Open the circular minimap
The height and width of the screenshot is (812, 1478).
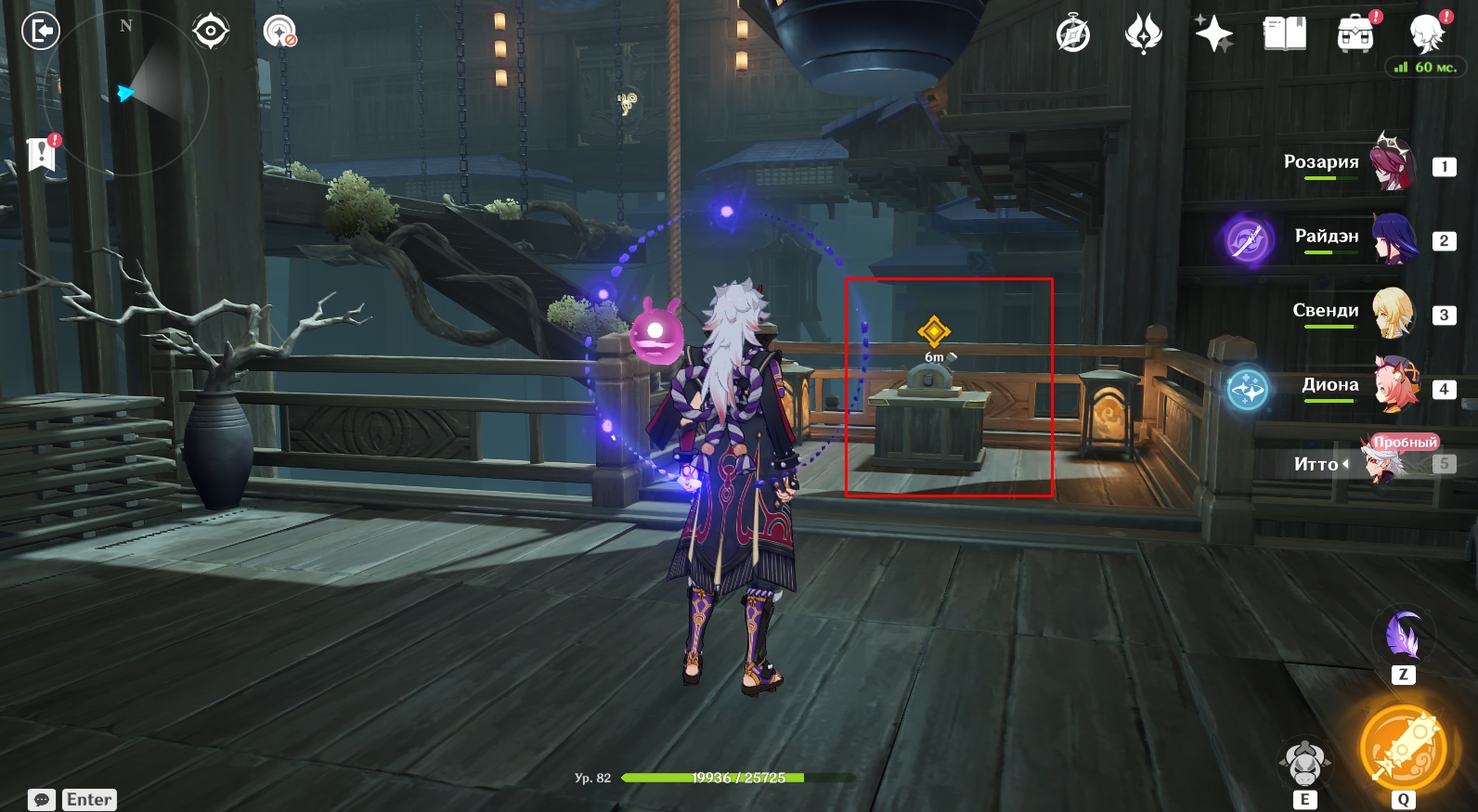coord(127,93)
